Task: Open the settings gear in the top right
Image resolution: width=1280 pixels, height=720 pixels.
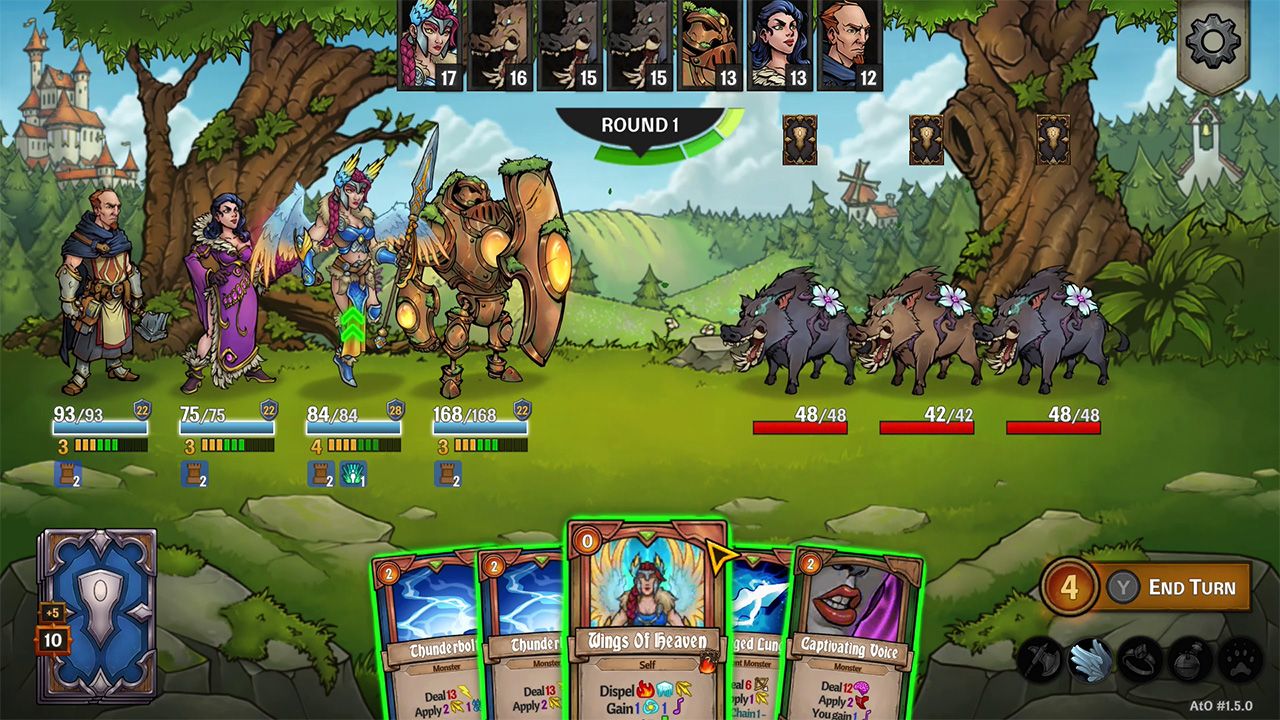Action: [1211, 40]
